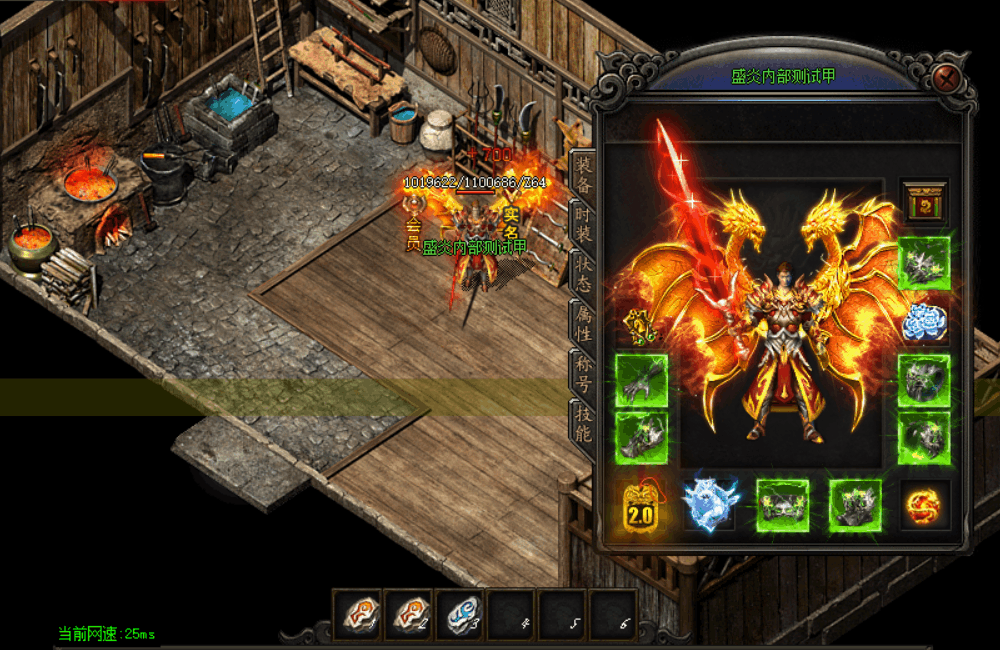This screenshot has height=650, width=1000.
Task: Choose the ice dragon emblem slot
Action: pyautogui.click(x=710, y=505)
